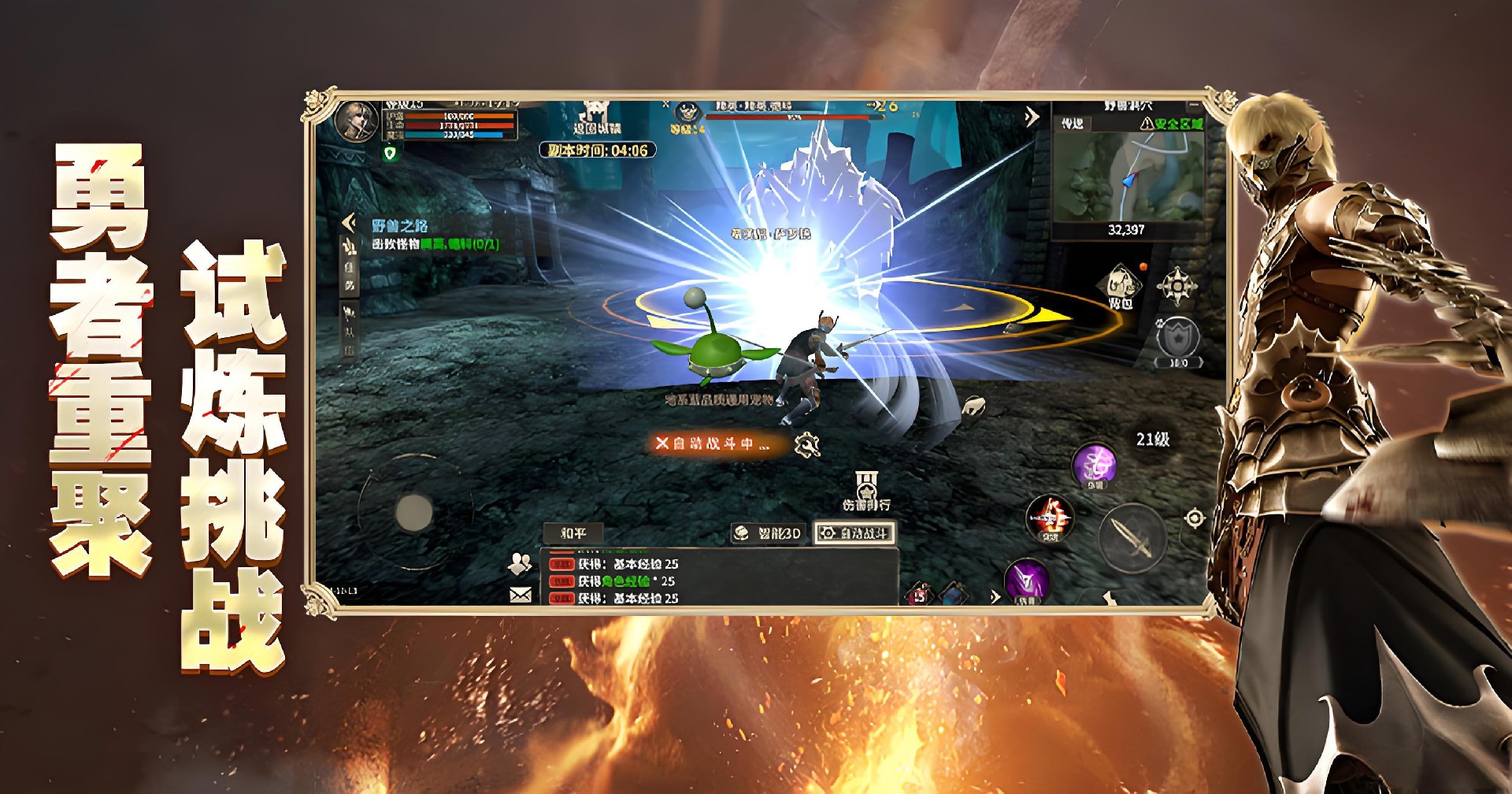
Task: Collapse the quest tracker with the left arrow
Action: pos(349,223)
